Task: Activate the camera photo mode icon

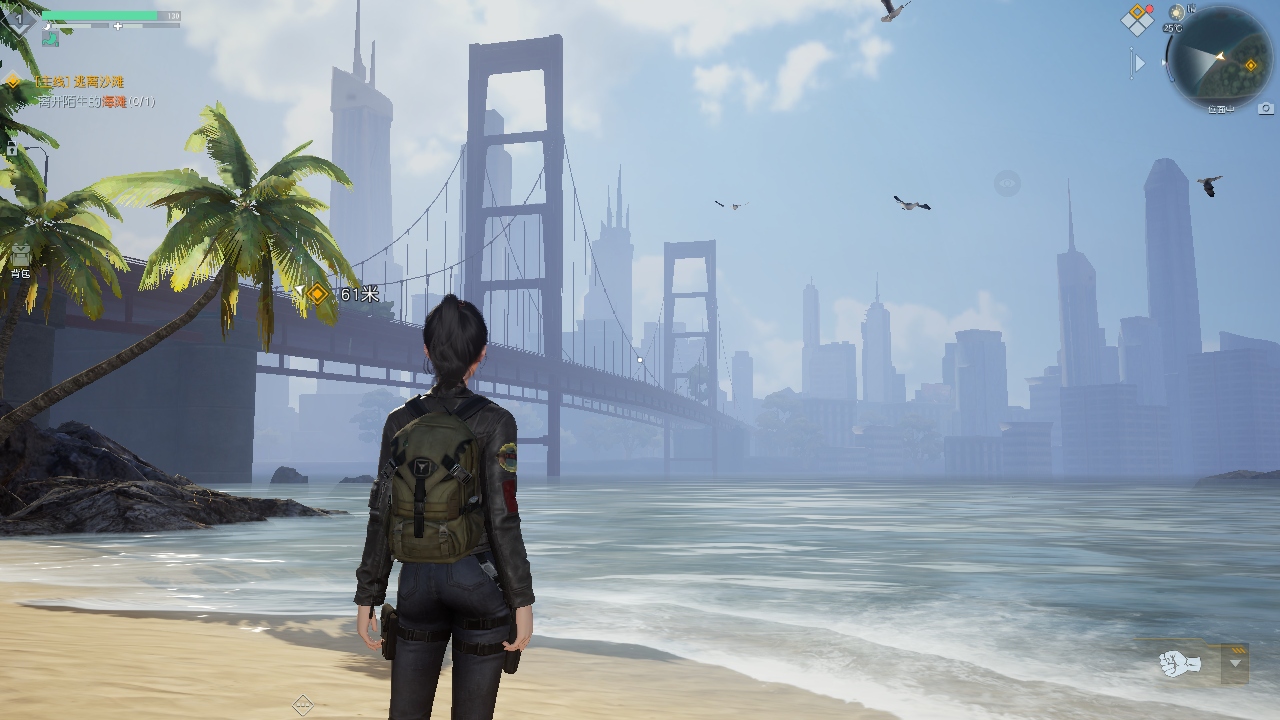Action: pyautogui.click(x=1266, y=107)
